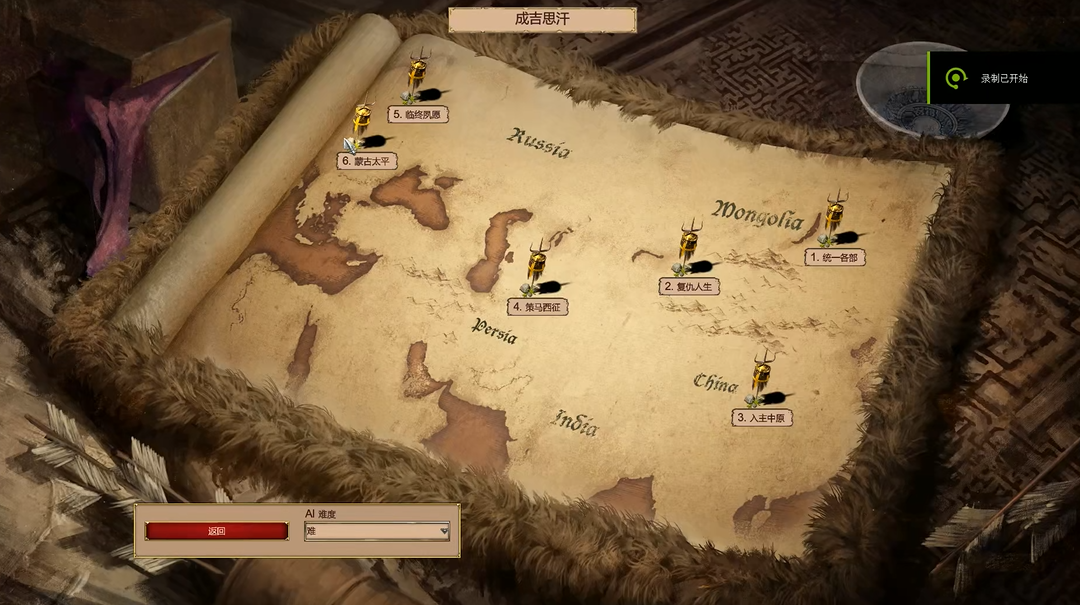Select scenario 1. 统一各部
This screenshot has width=1080, height=605.
coord(835,257)
